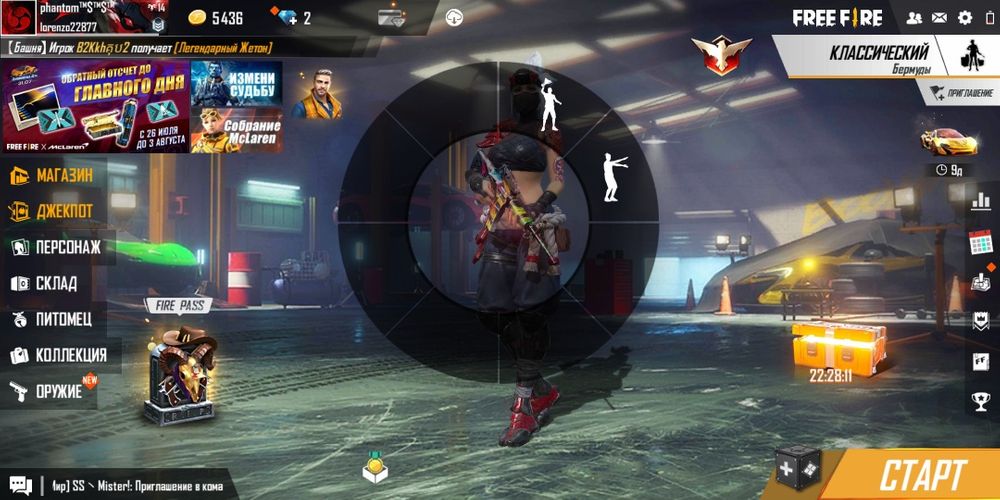This screenshot has width=1000, height=500.
Task: Open the ГЛАВНОГО ДНЯ countdown event banner
Action: click(x=95, y=106)
